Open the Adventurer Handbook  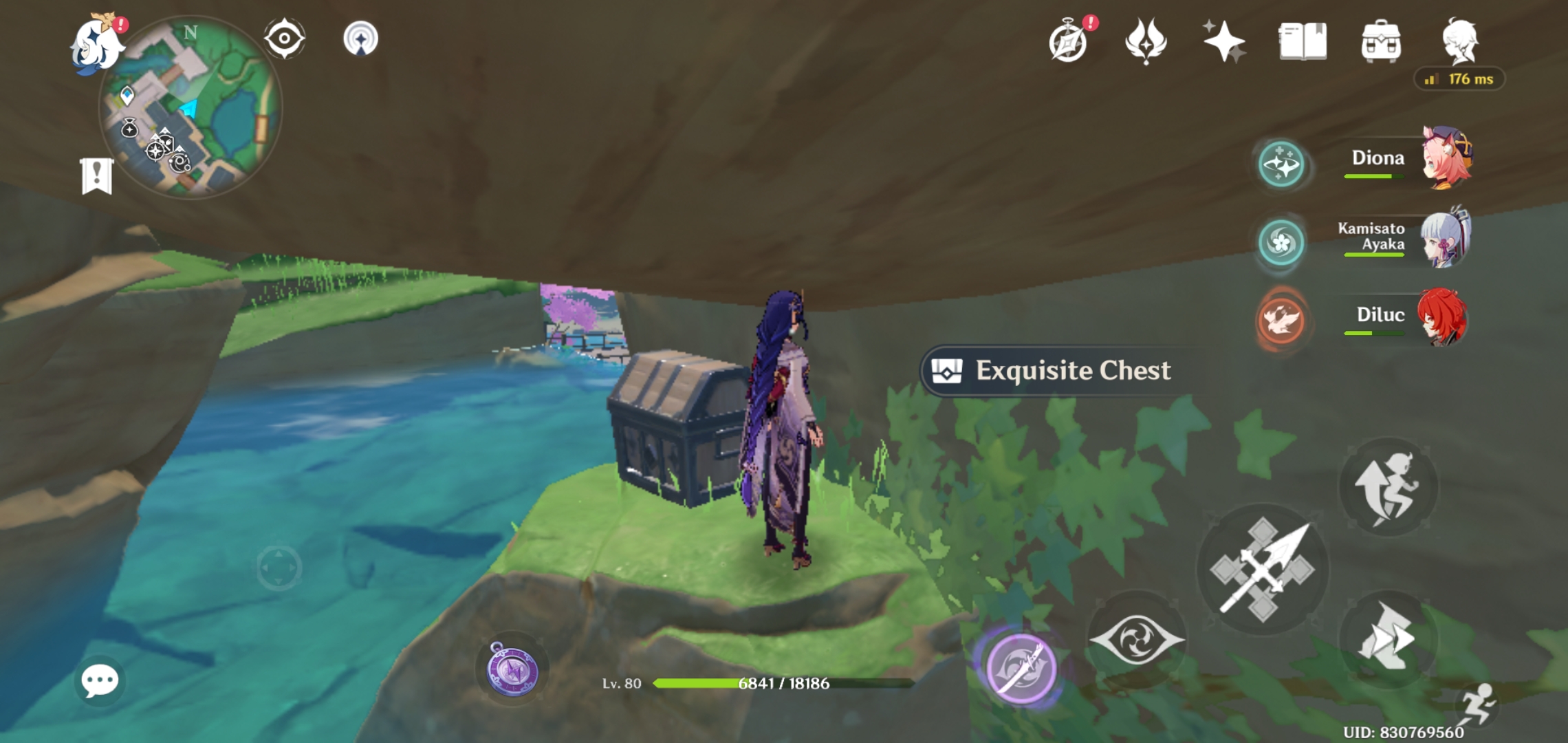click(1304, 43)
